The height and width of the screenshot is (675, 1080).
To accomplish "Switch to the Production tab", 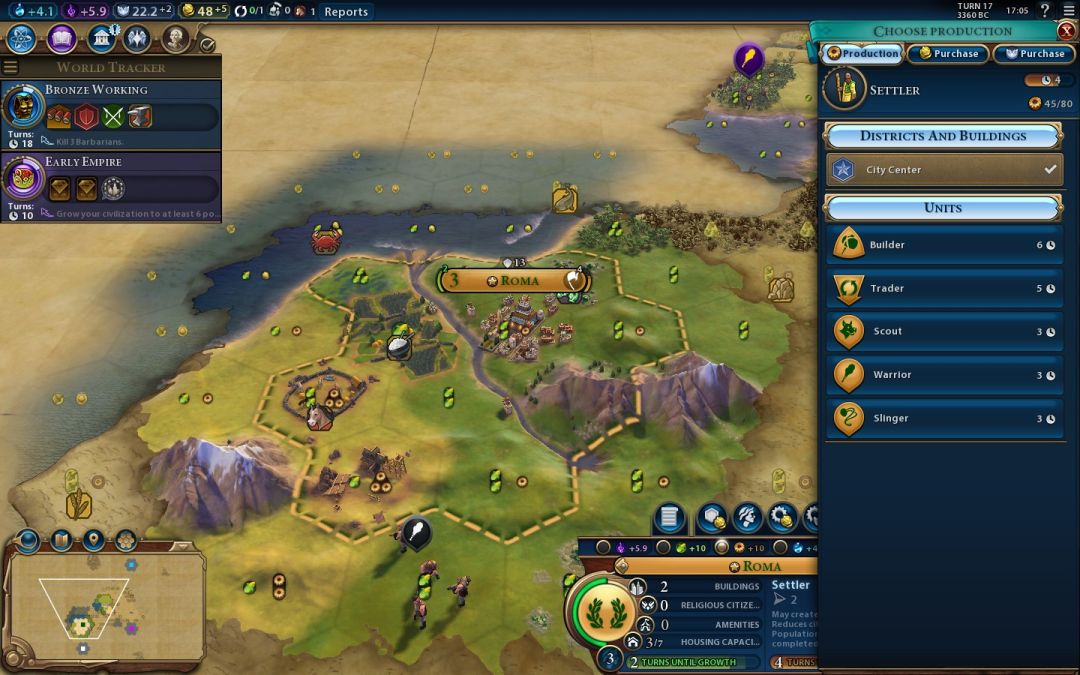I will (x=862, y=54).
